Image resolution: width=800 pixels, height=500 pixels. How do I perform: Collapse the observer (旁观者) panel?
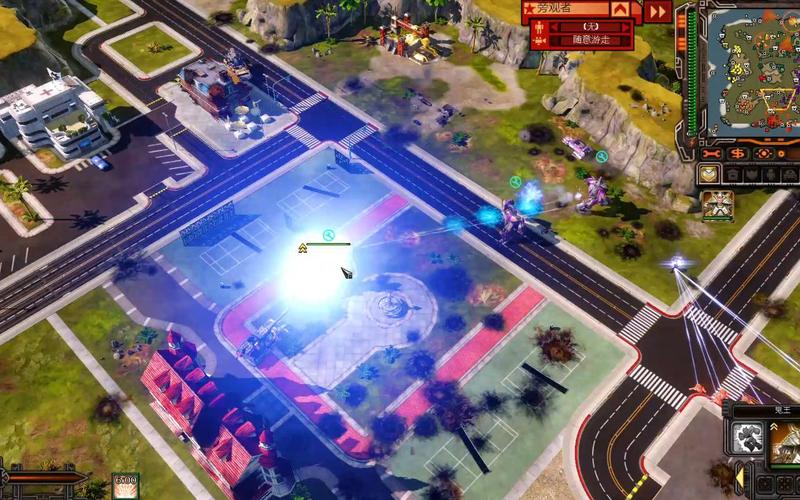621,10
